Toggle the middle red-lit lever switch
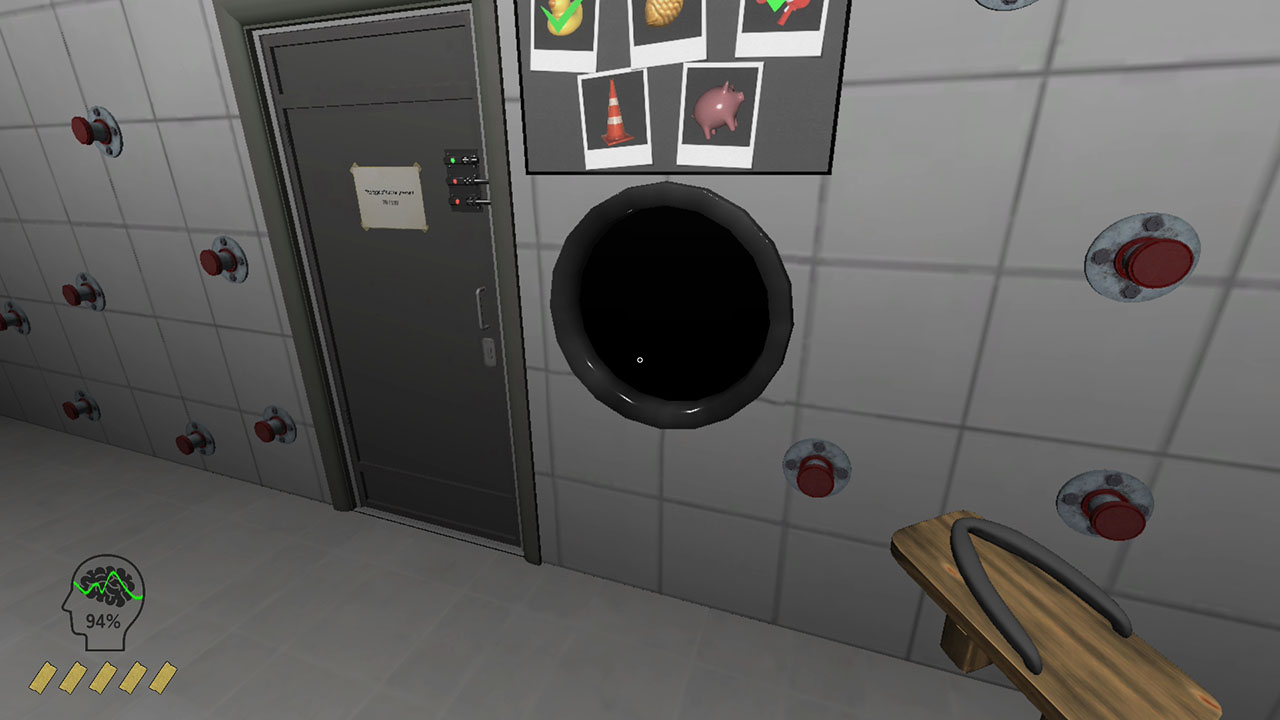 [462, 180]
